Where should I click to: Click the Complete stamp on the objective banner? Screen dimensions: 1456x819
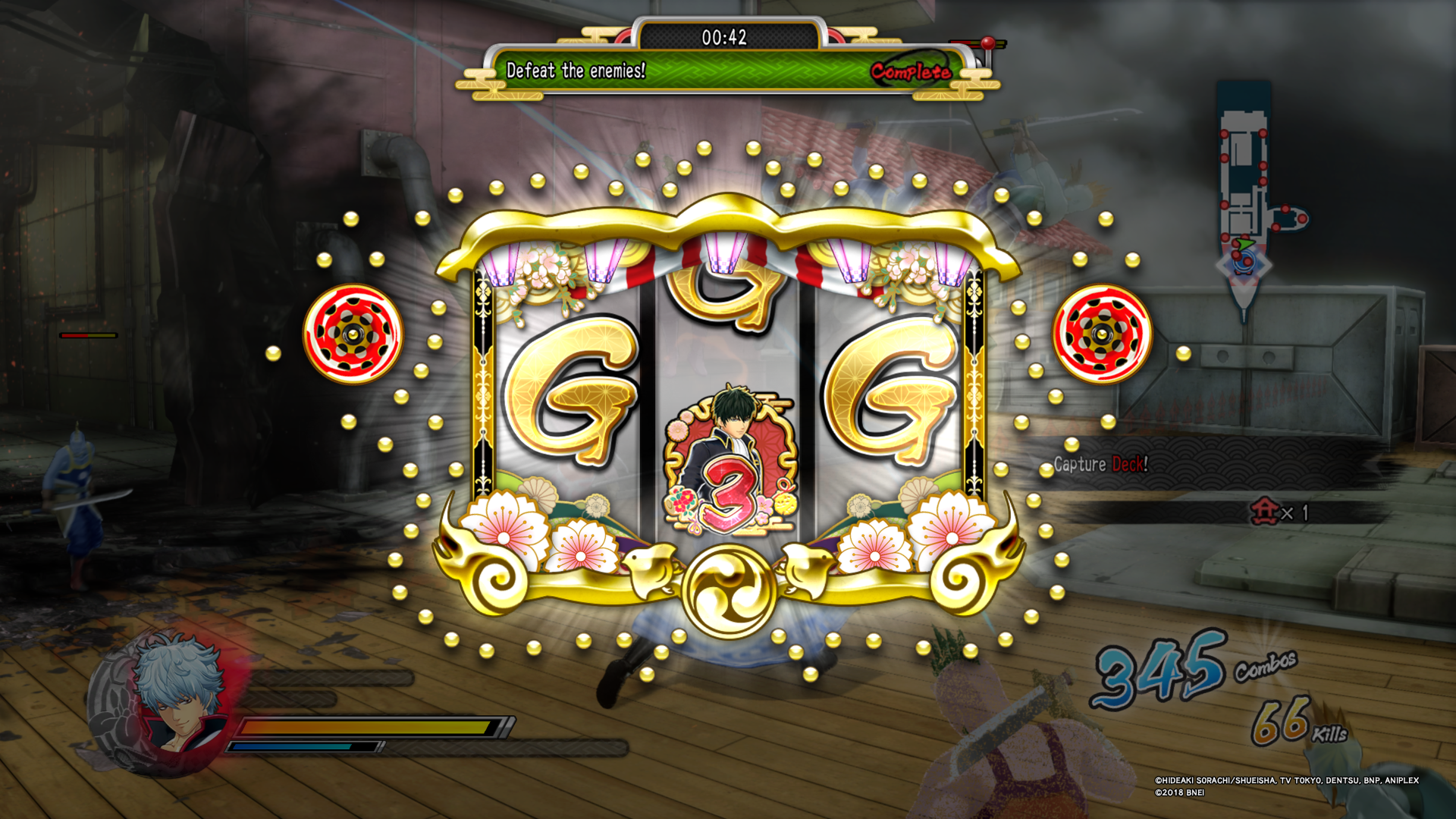click(x=910, y=72)
